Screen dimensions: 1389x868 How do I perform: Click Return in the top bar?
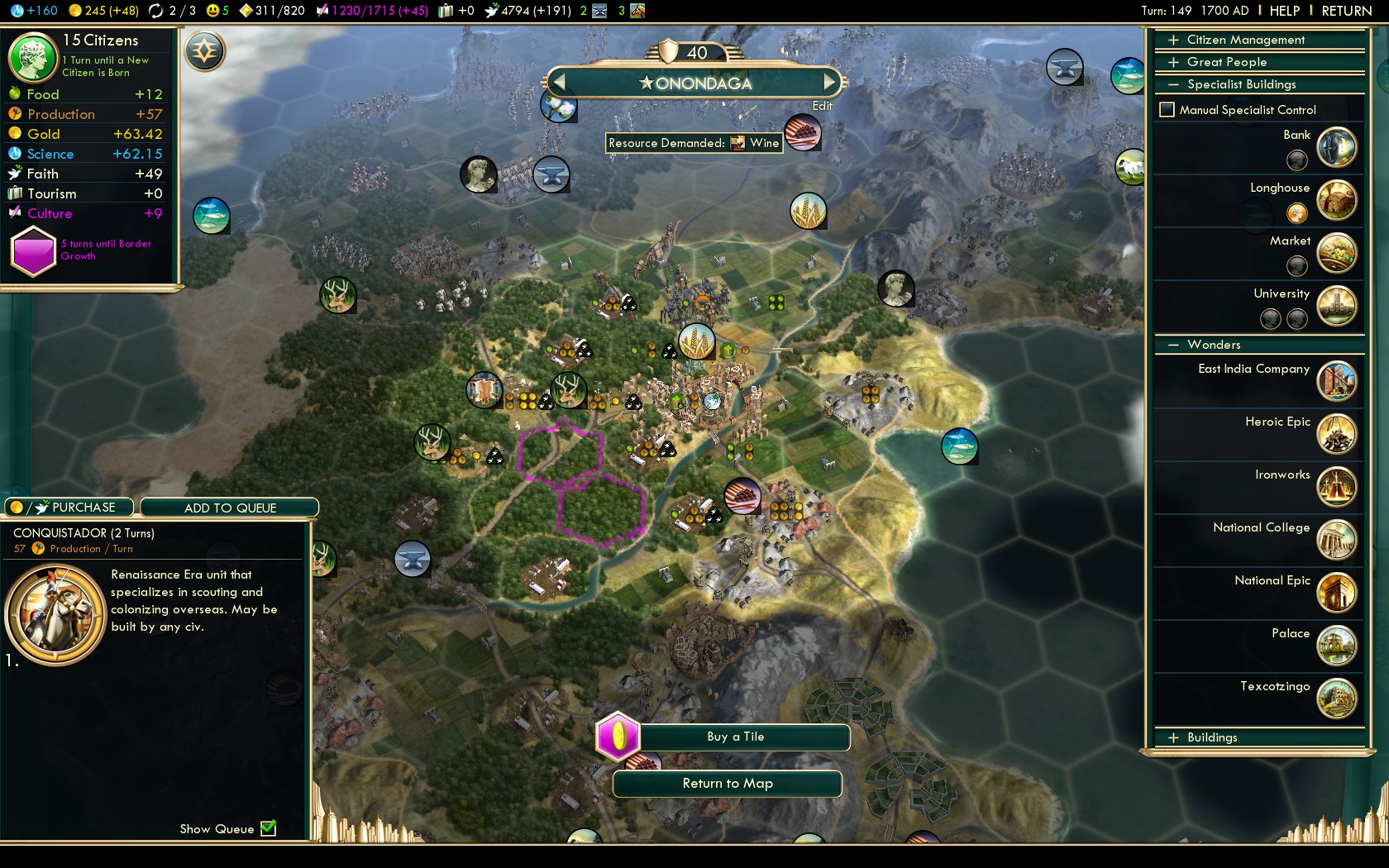1346,11
